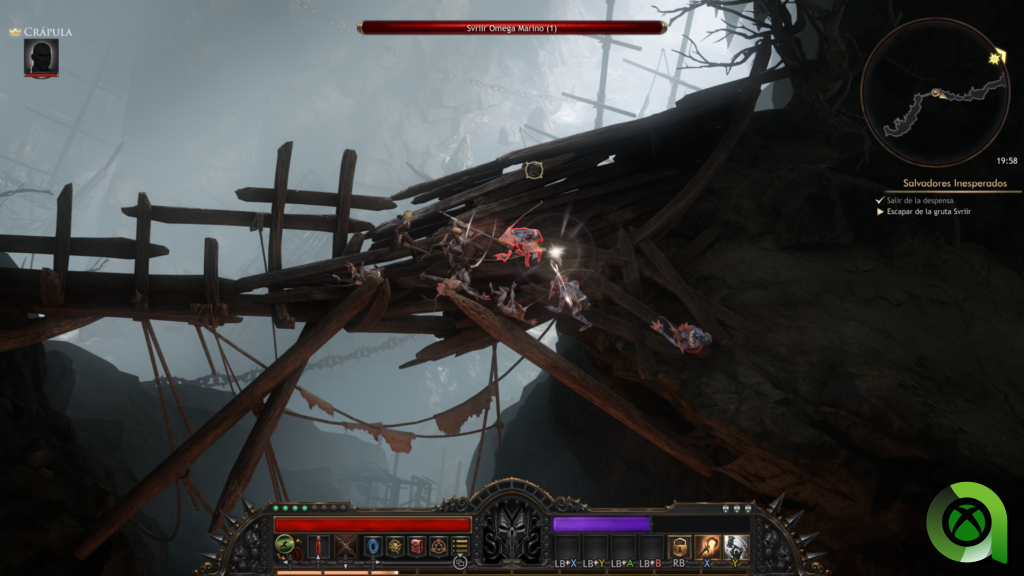Screen dimensions: 1024x576
Task: Activate the green running figure ability
Action: (286, 546)
